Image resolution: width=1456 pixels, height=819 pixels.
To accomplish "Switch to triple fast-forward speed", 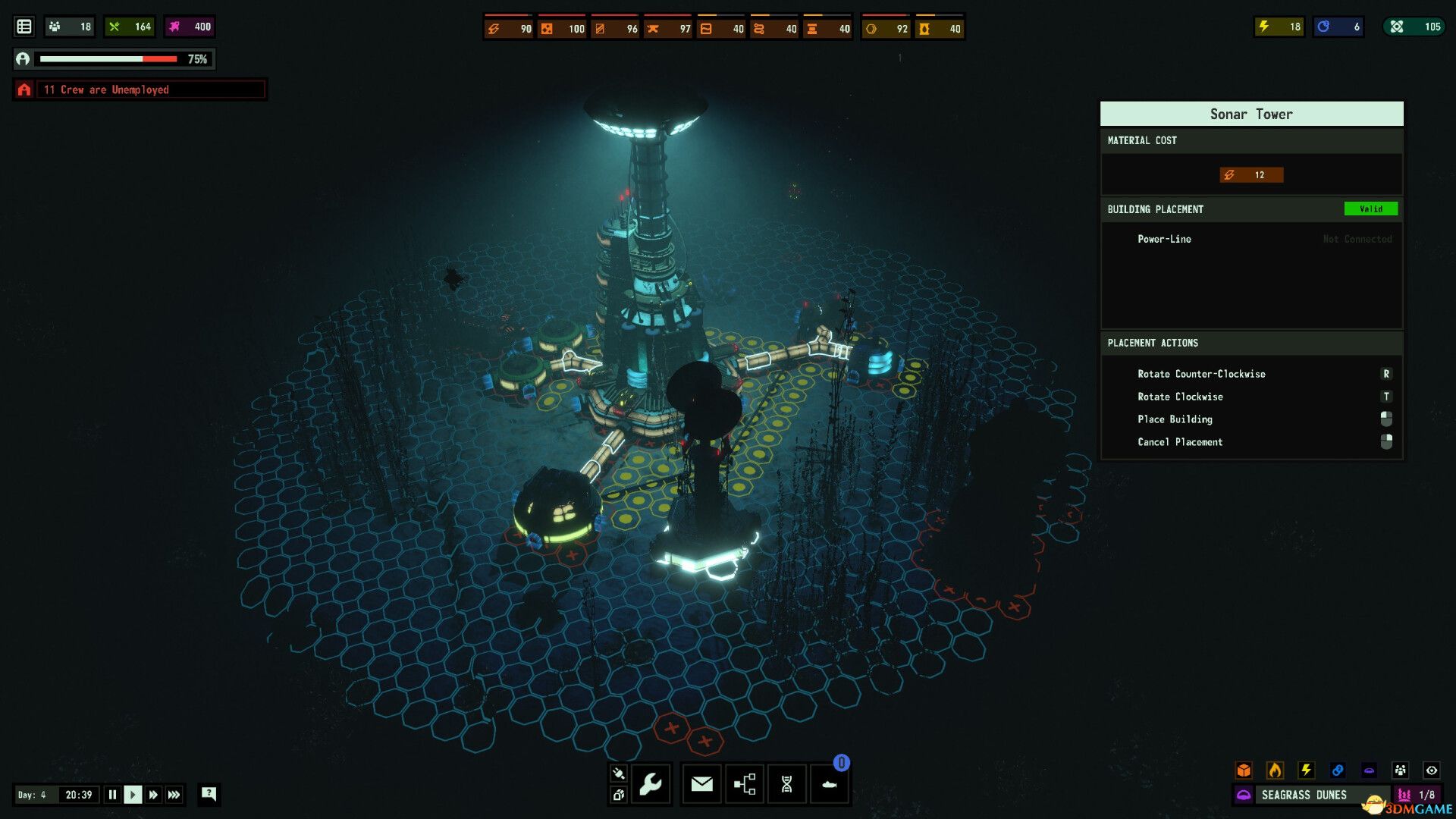I will coord(174,795).
